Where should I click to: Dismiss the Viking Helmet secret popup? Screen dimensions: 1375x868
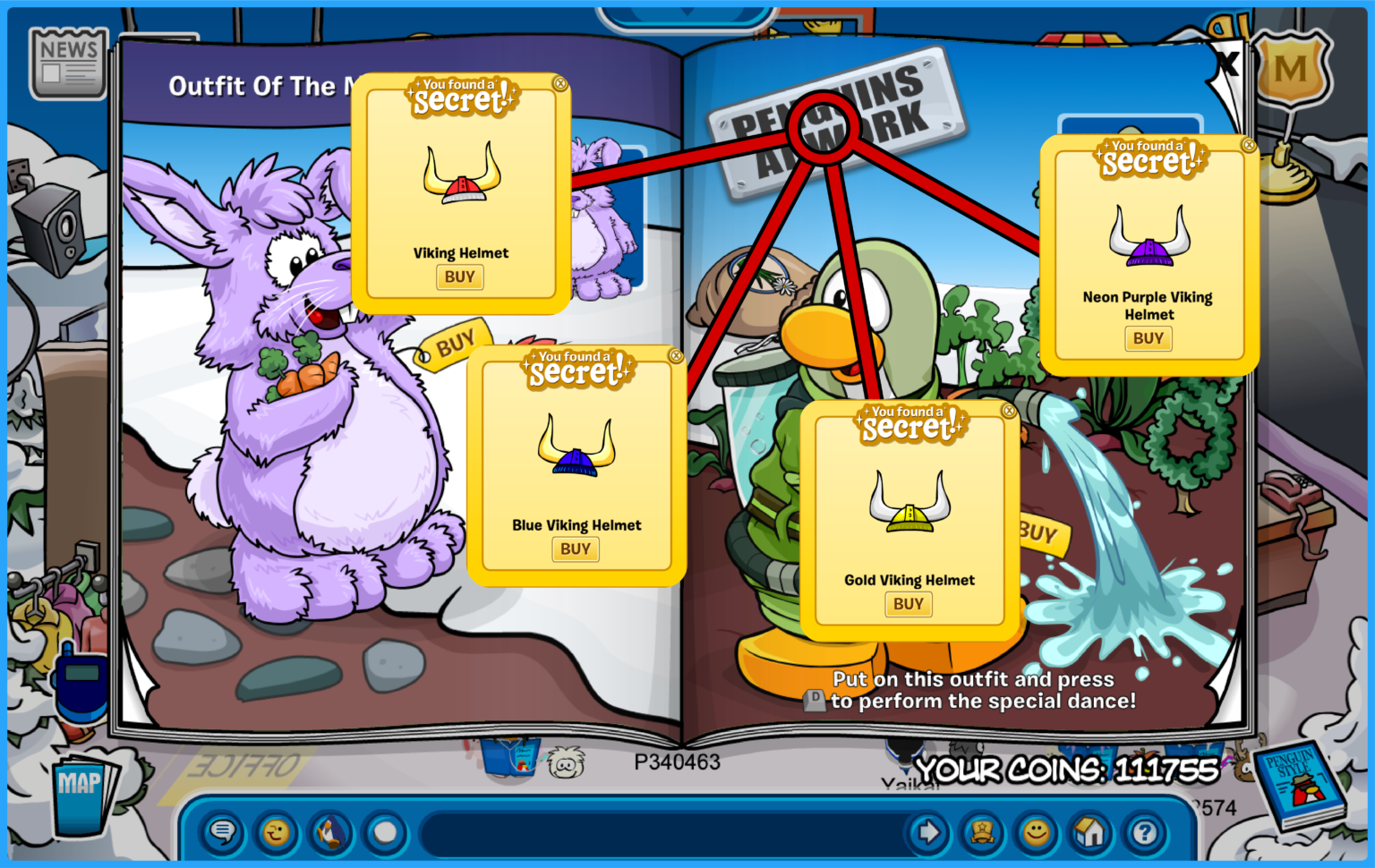point(560,85)
